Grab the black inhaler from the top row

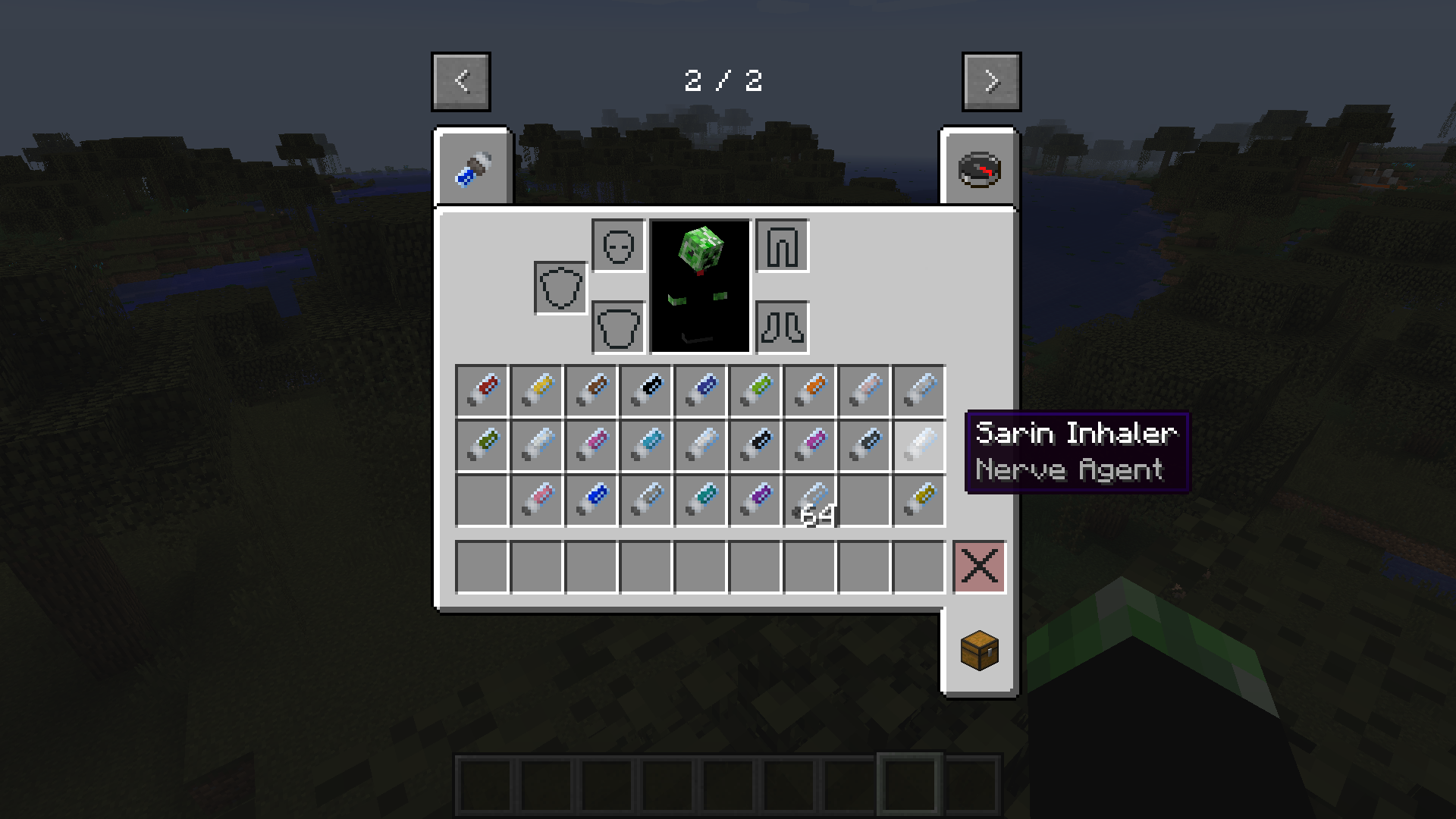[645, 389]
